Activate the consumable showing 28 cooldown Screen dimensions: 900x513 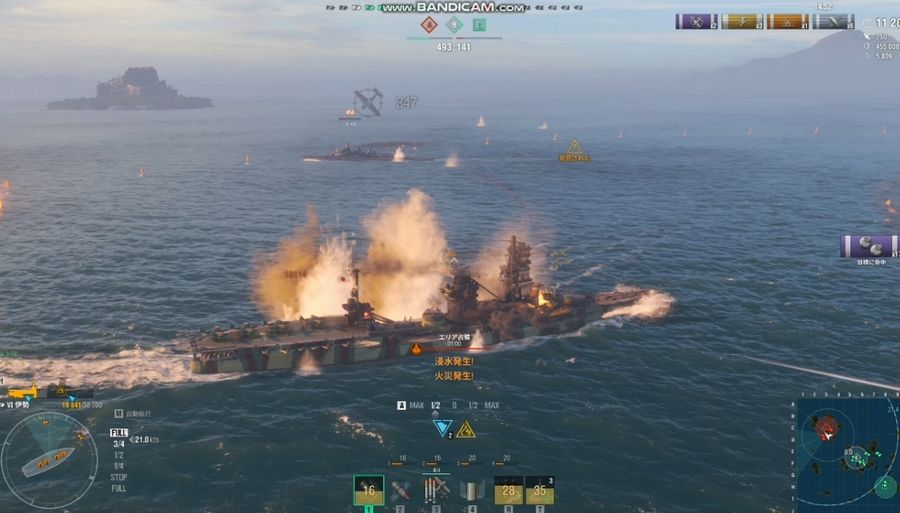509,490
